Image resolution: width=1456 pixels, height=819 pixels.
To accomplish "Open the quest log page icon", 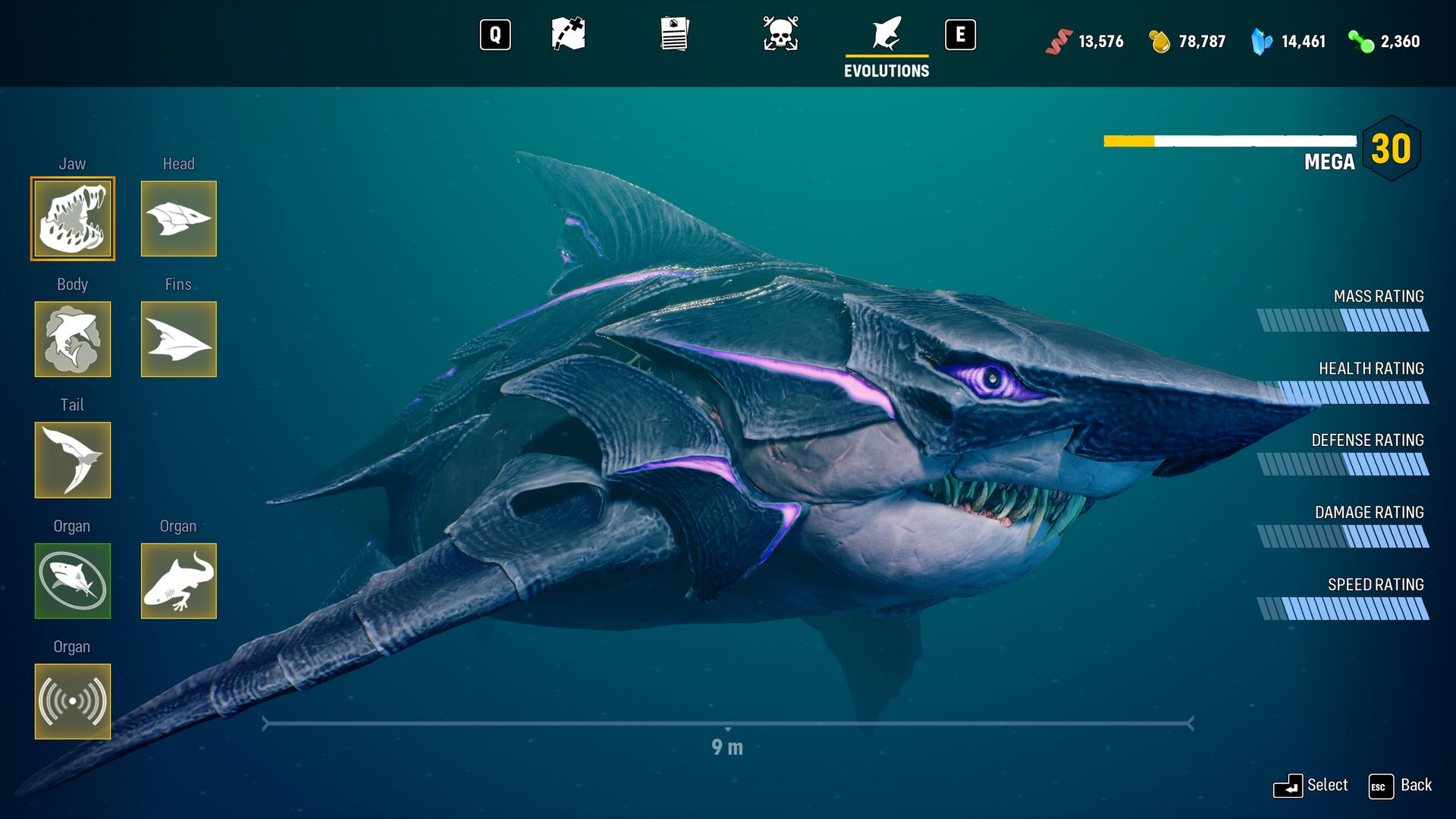I will pyautogui.click(x=674, y=34).
